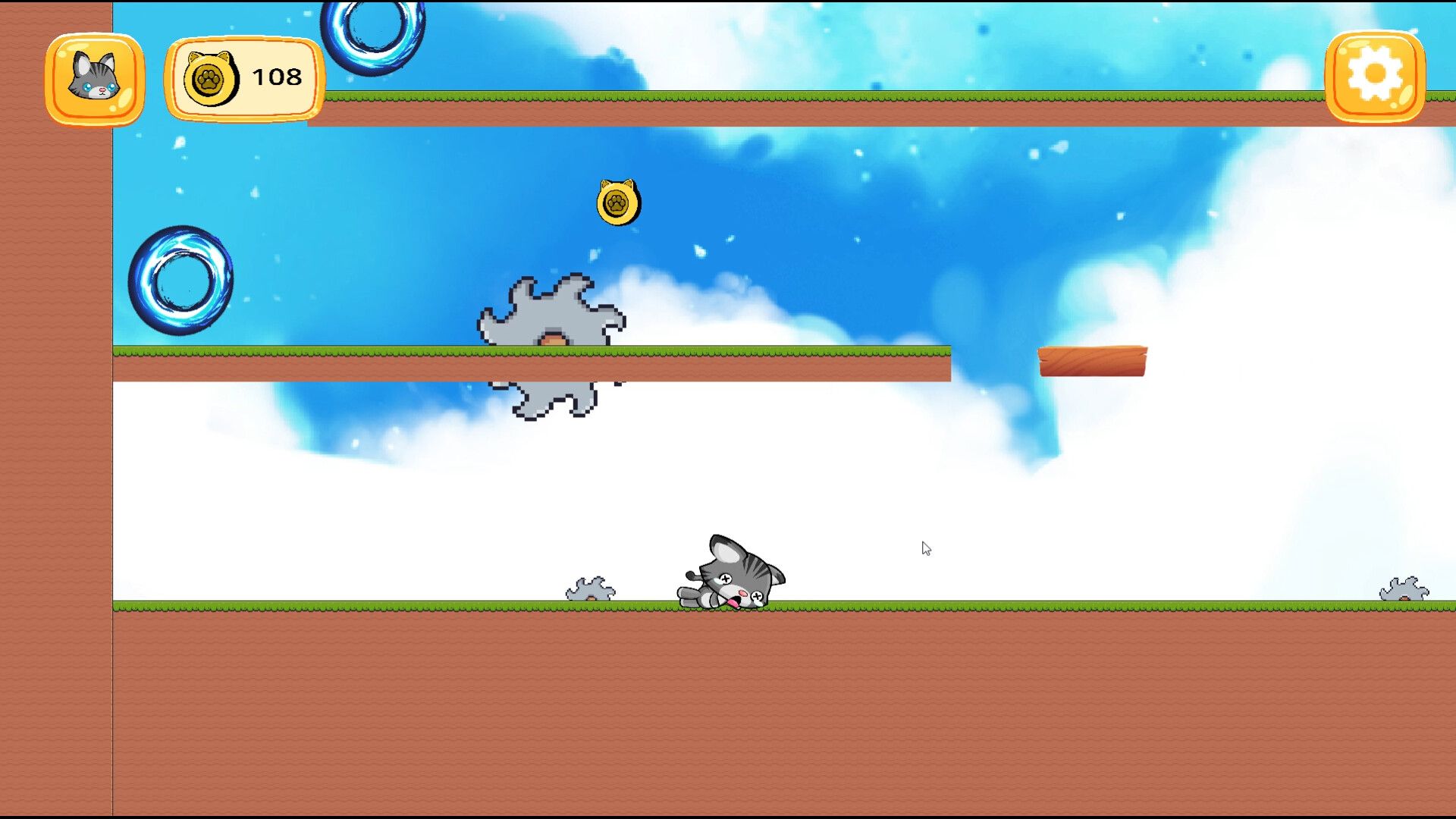Click the paw coin icon in the counter

click(x=211, y=77)
